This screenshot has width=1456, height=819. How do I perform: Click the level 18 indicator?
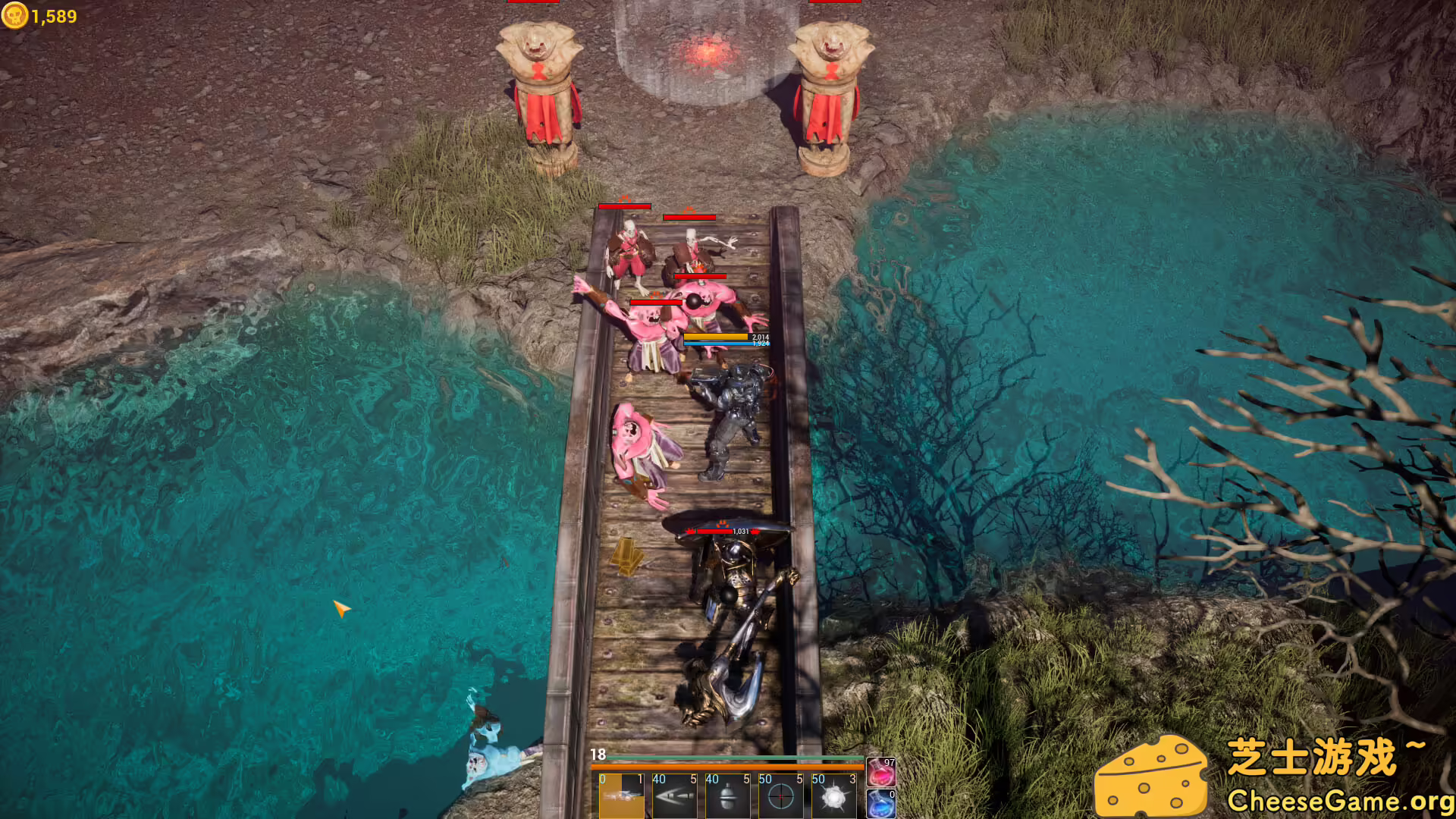[x=597, y=755]
